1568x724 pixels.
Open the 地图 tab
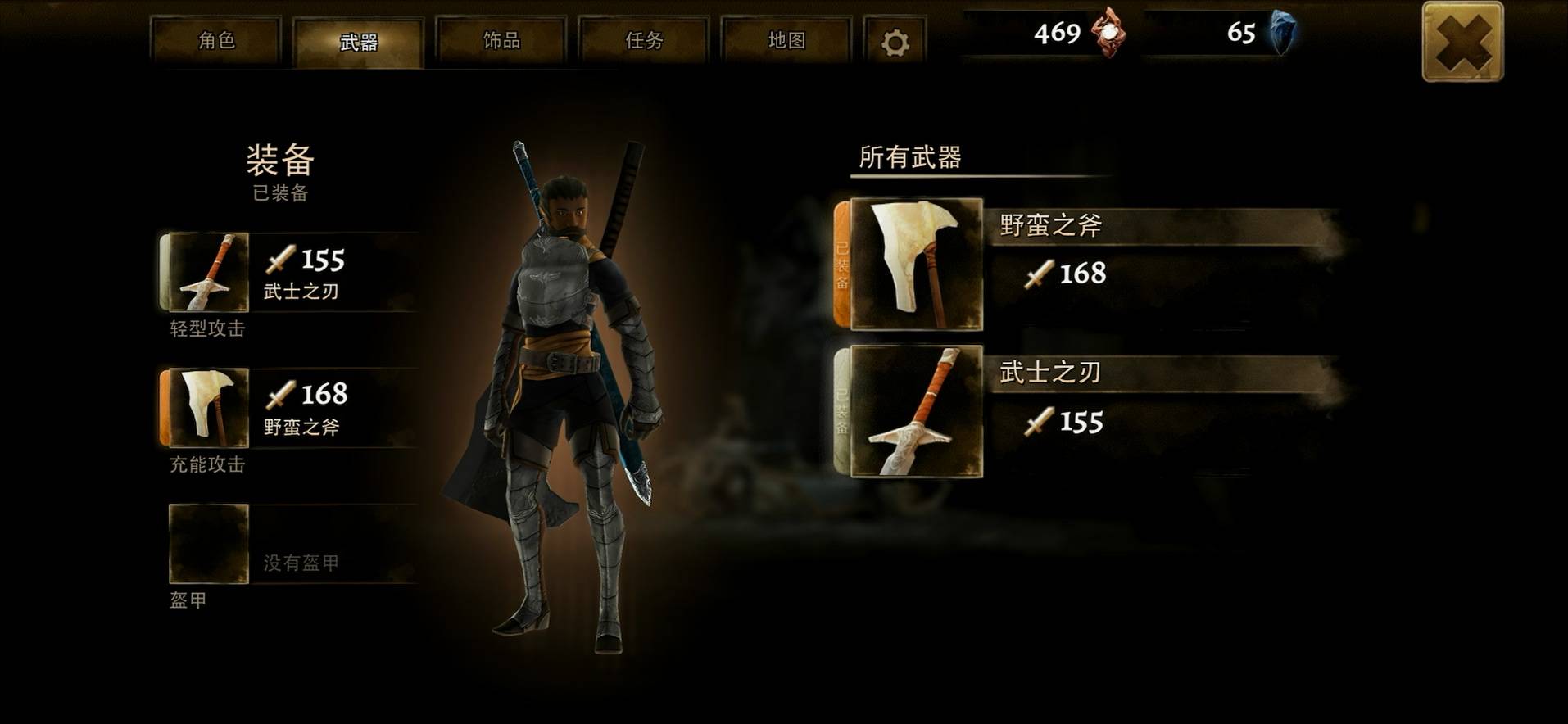(786, 41)
